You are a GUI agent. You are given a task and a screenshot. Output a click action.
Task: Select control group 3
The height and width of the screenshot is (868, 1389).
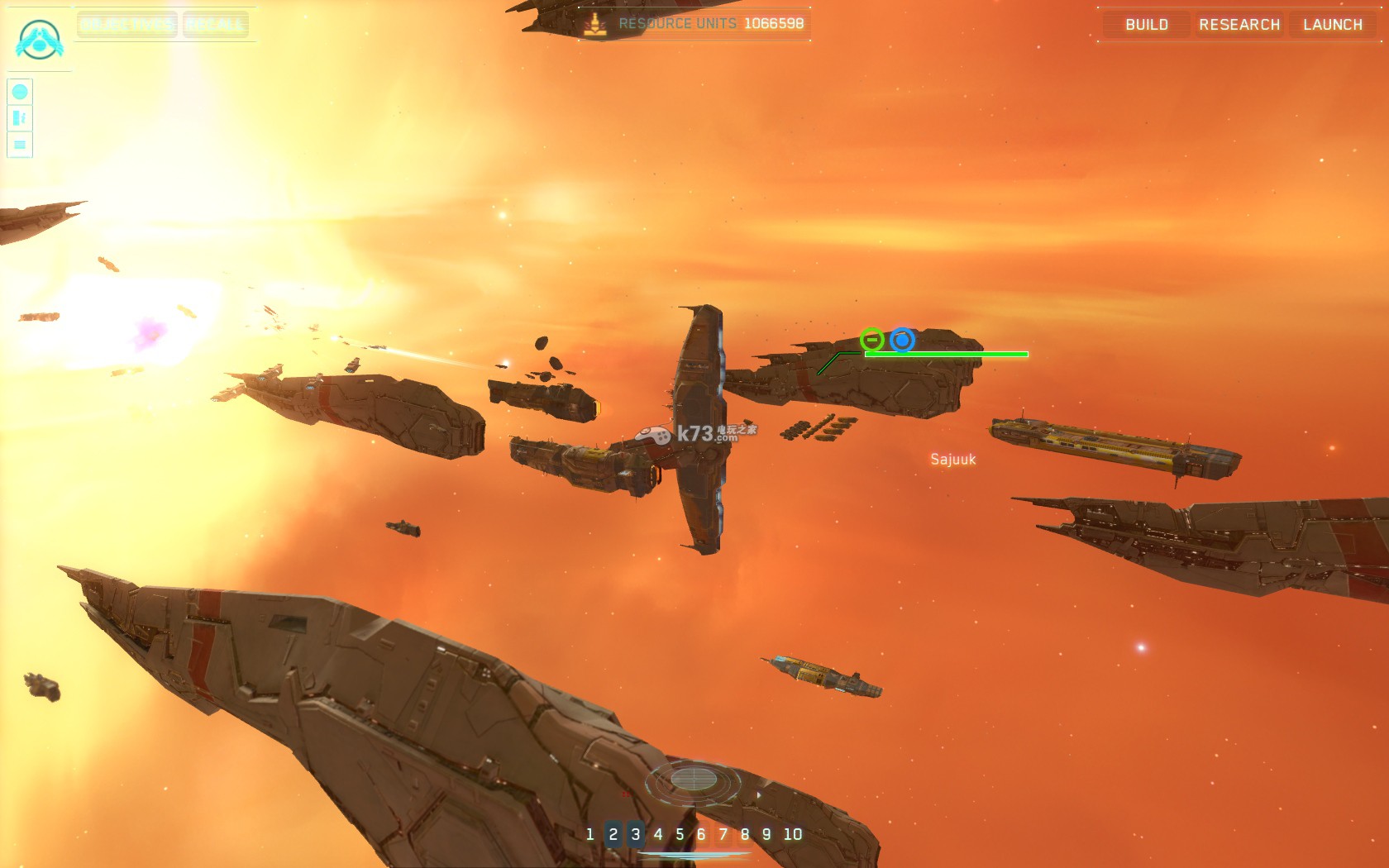(x=636, y=834)
